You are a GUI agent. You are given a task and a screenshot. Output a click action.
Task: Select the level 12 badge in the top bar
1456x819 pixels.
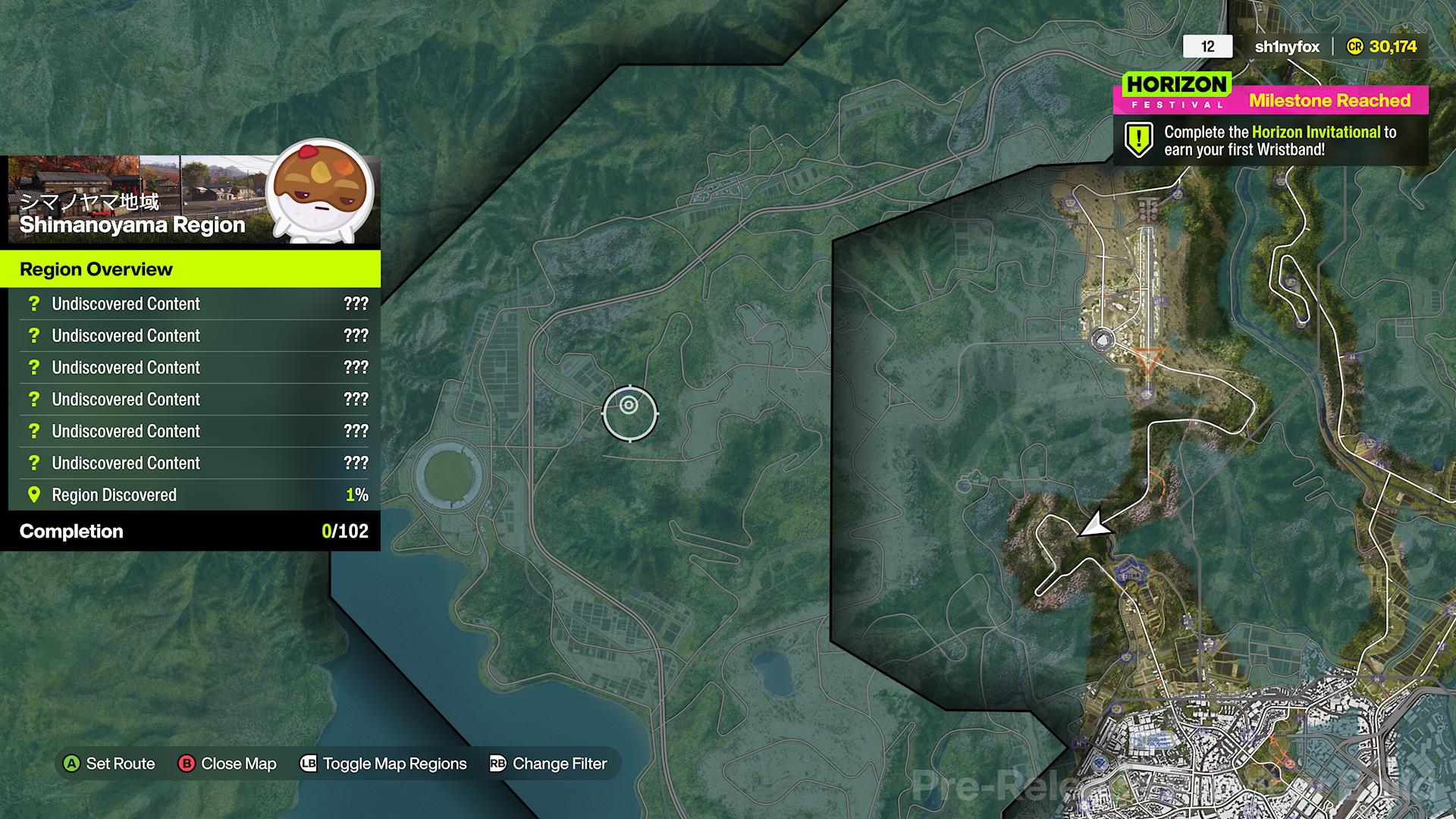click(1207, 46)
